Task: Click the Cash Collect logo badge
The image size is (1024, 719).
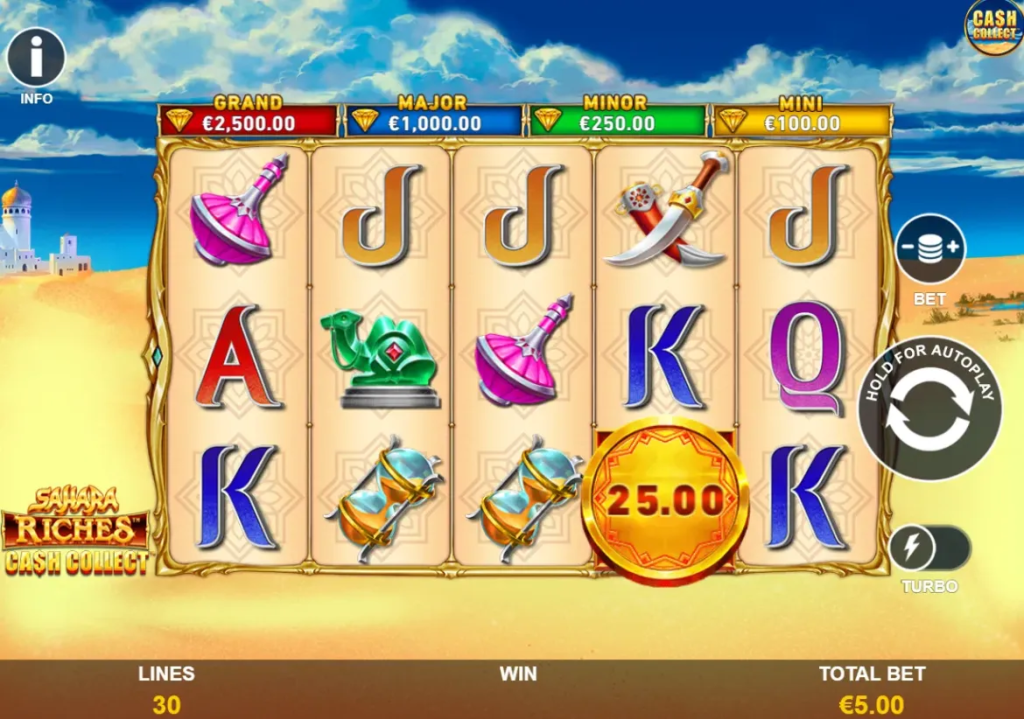Action: (993, 27)
